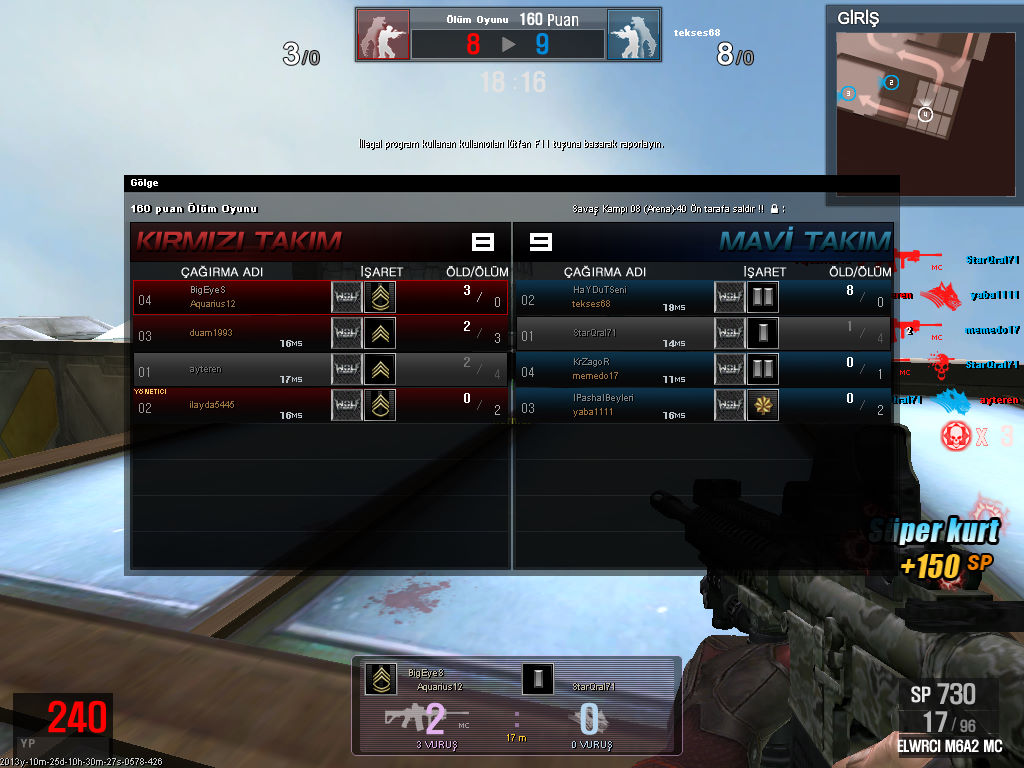Select the ilayda5445 player row
The width and height of the screenshot is (1024, 768).
(x=321, y=404)
